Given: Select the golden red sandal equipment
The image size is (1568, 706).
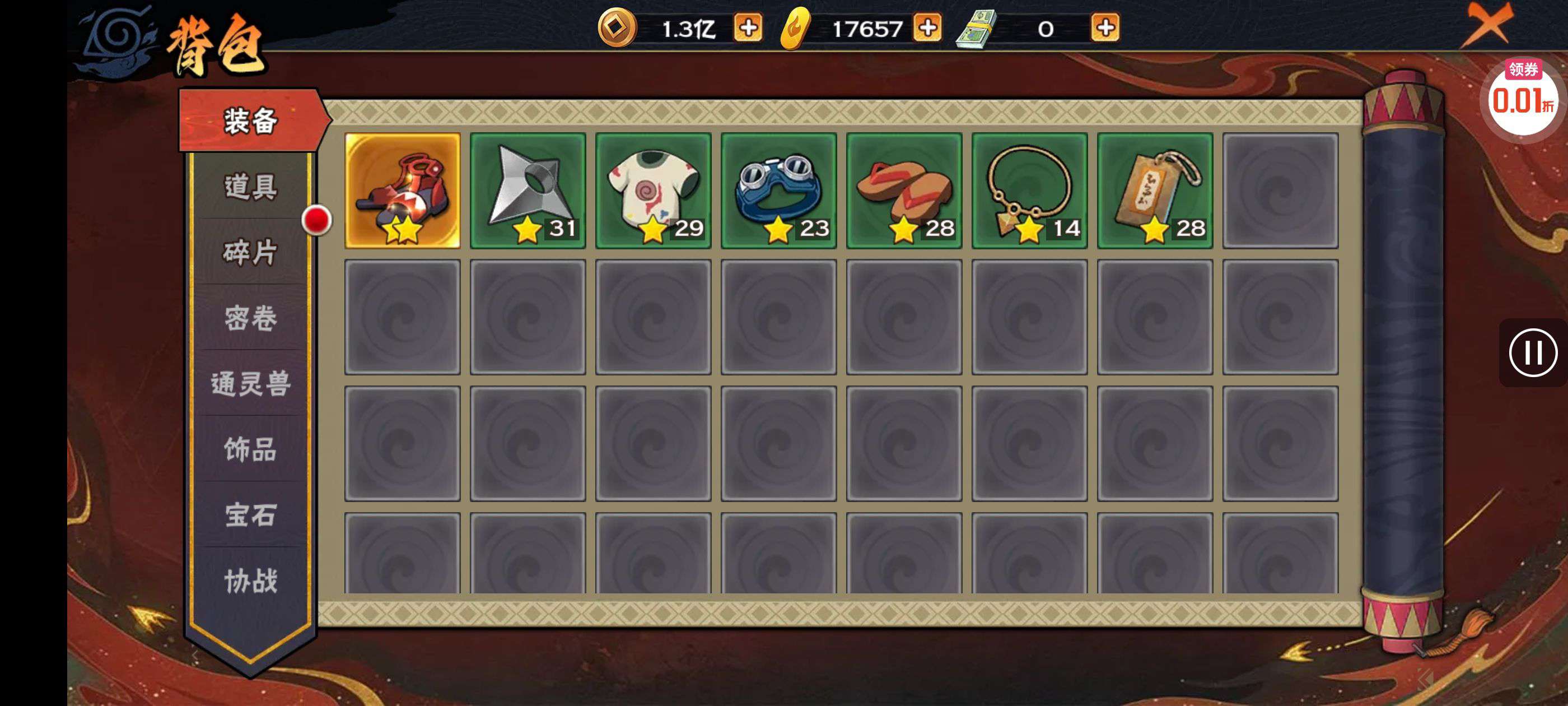Looking at the screenshot, I should tap(402, 191).
